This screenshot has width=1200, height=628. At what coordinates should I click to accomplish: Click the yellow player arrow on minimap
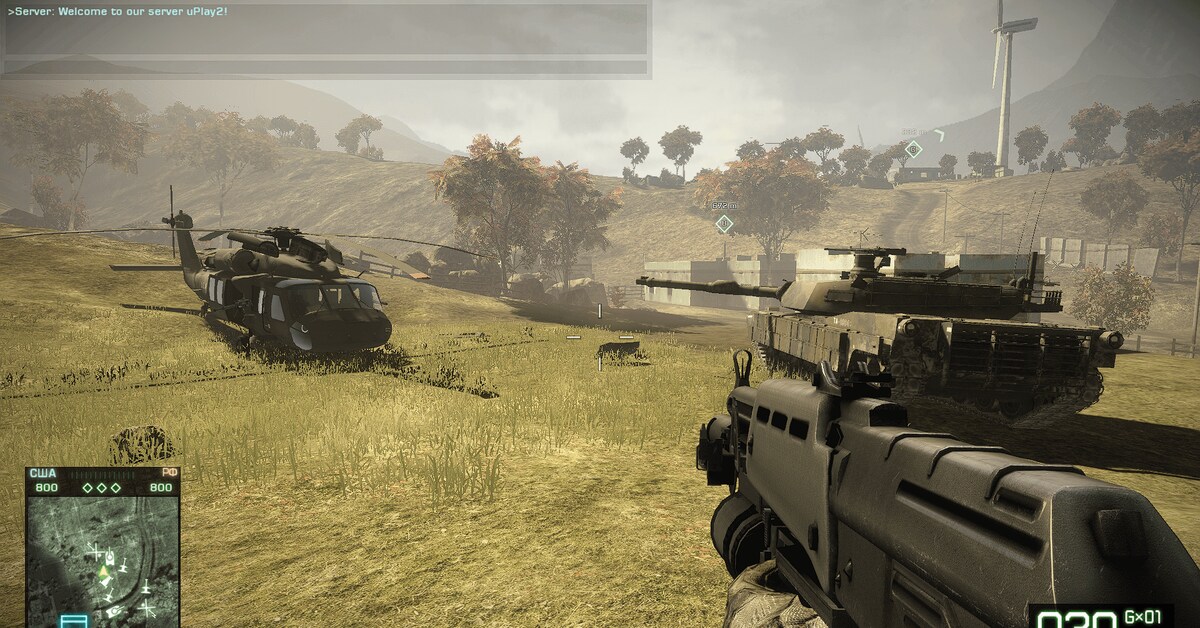click(102, 572)
